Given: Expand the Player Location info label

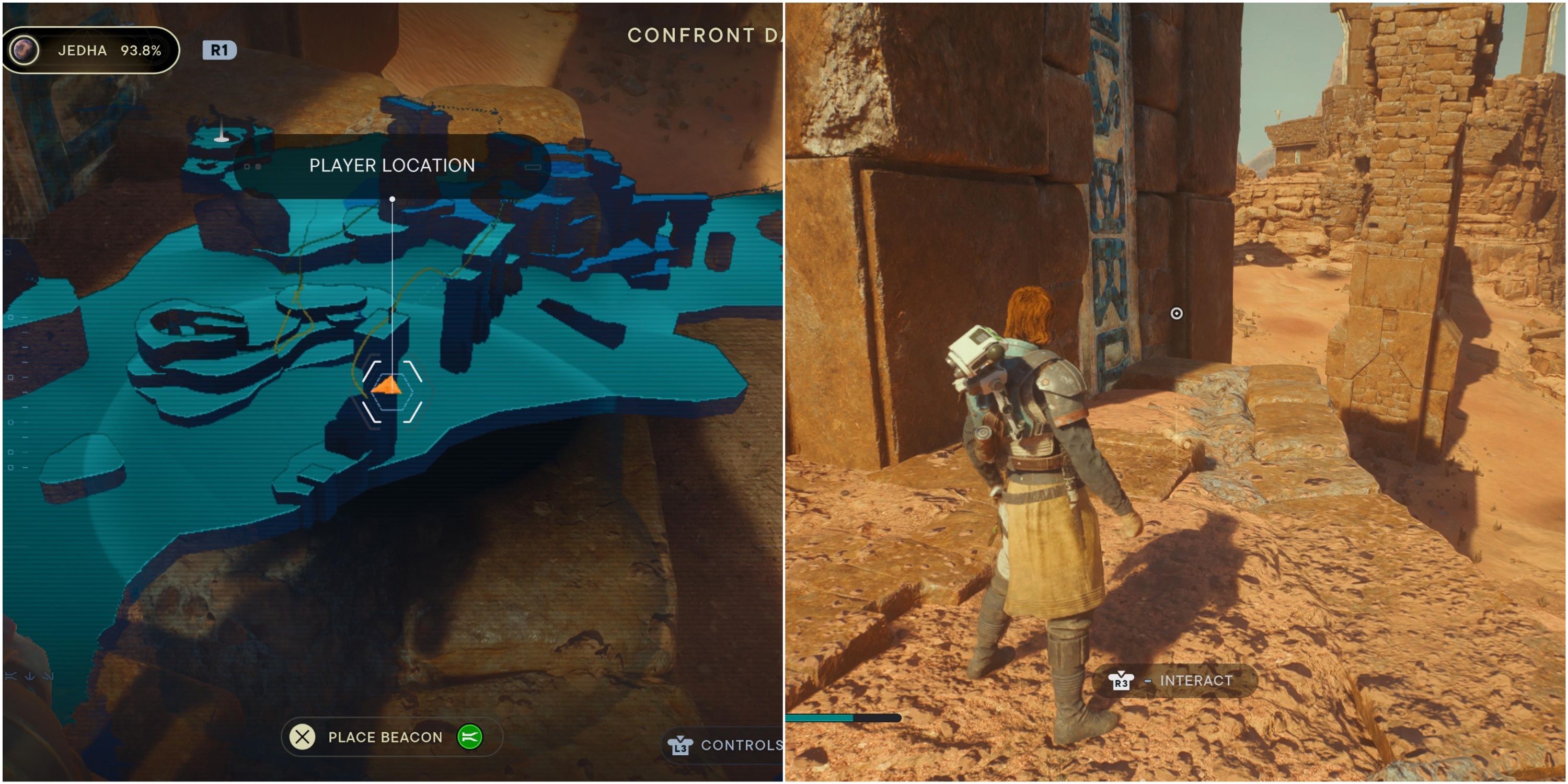Looking at the screenshot, I should click(x=391, y=165).
